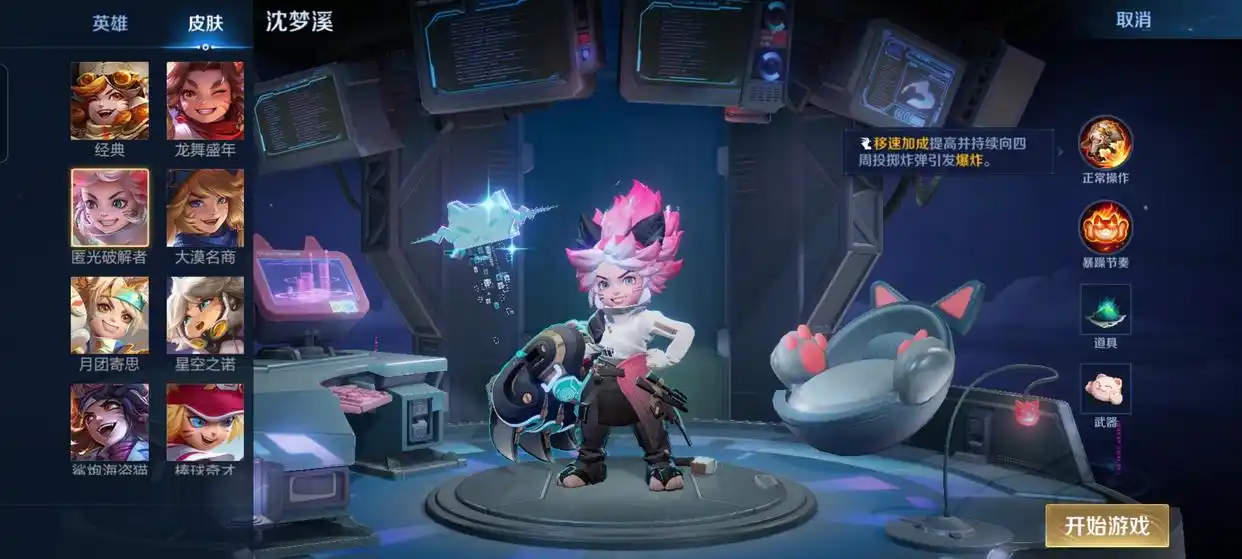Switch to the 英雄 tab
The height and width of the screenshot is (559, 1242).
coord(110,24)
